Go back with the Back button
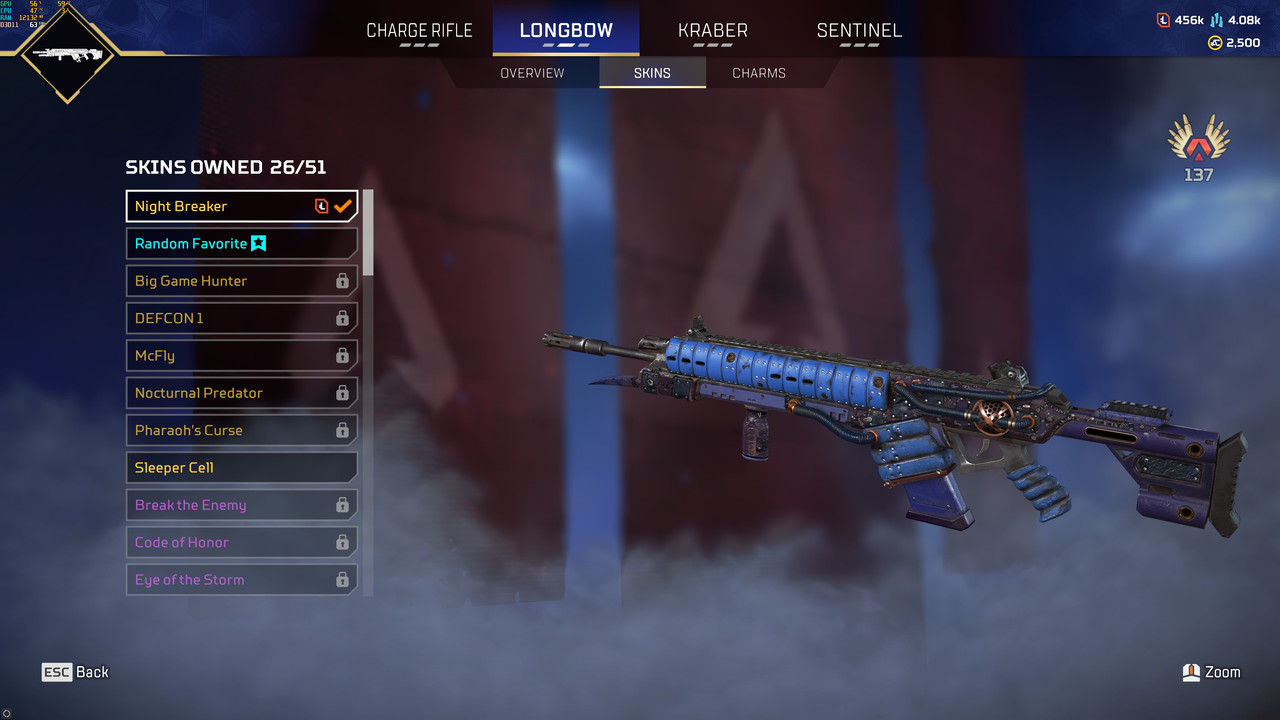 [x=75, y=672]
